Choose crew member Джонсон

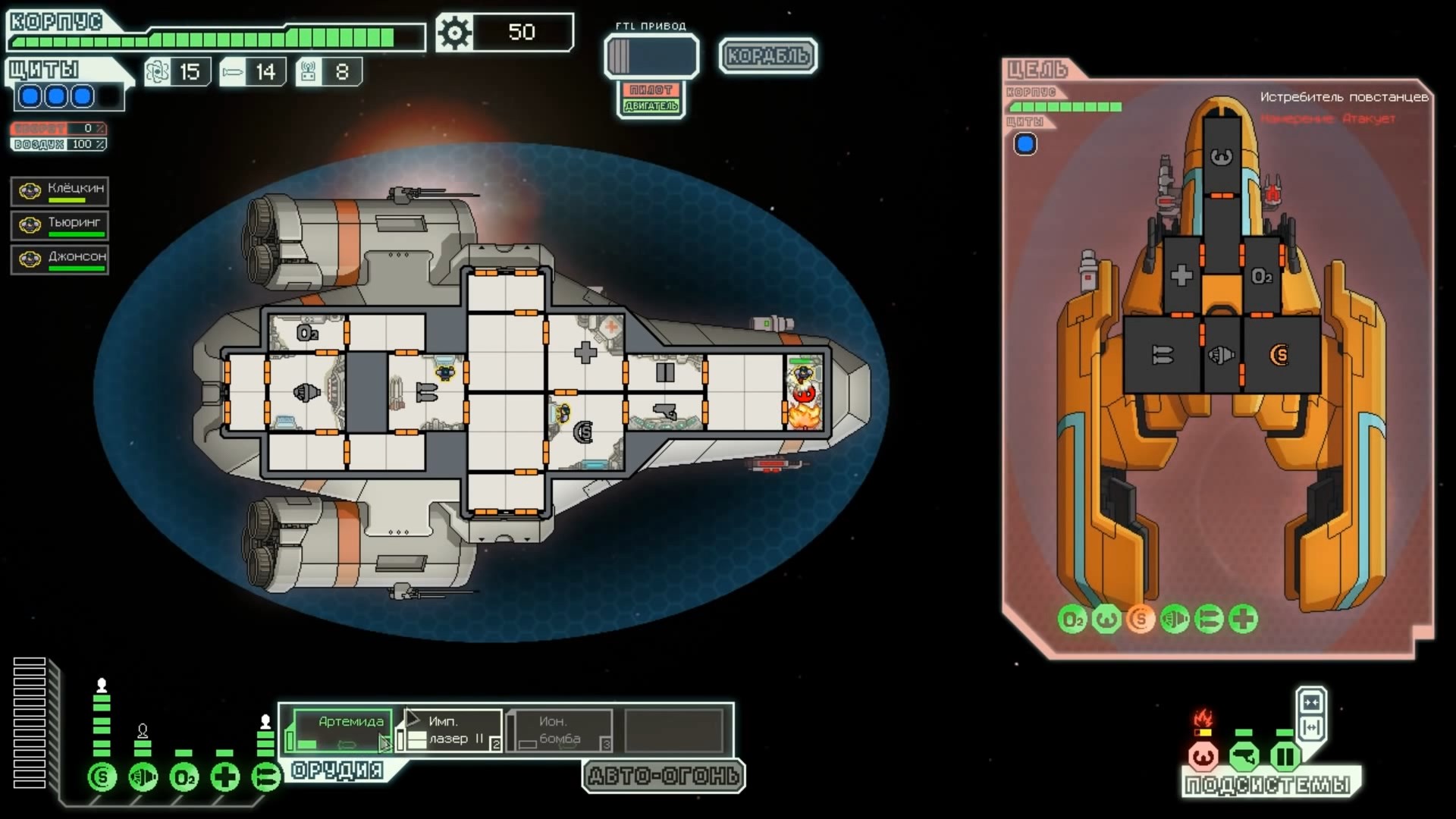60,259
